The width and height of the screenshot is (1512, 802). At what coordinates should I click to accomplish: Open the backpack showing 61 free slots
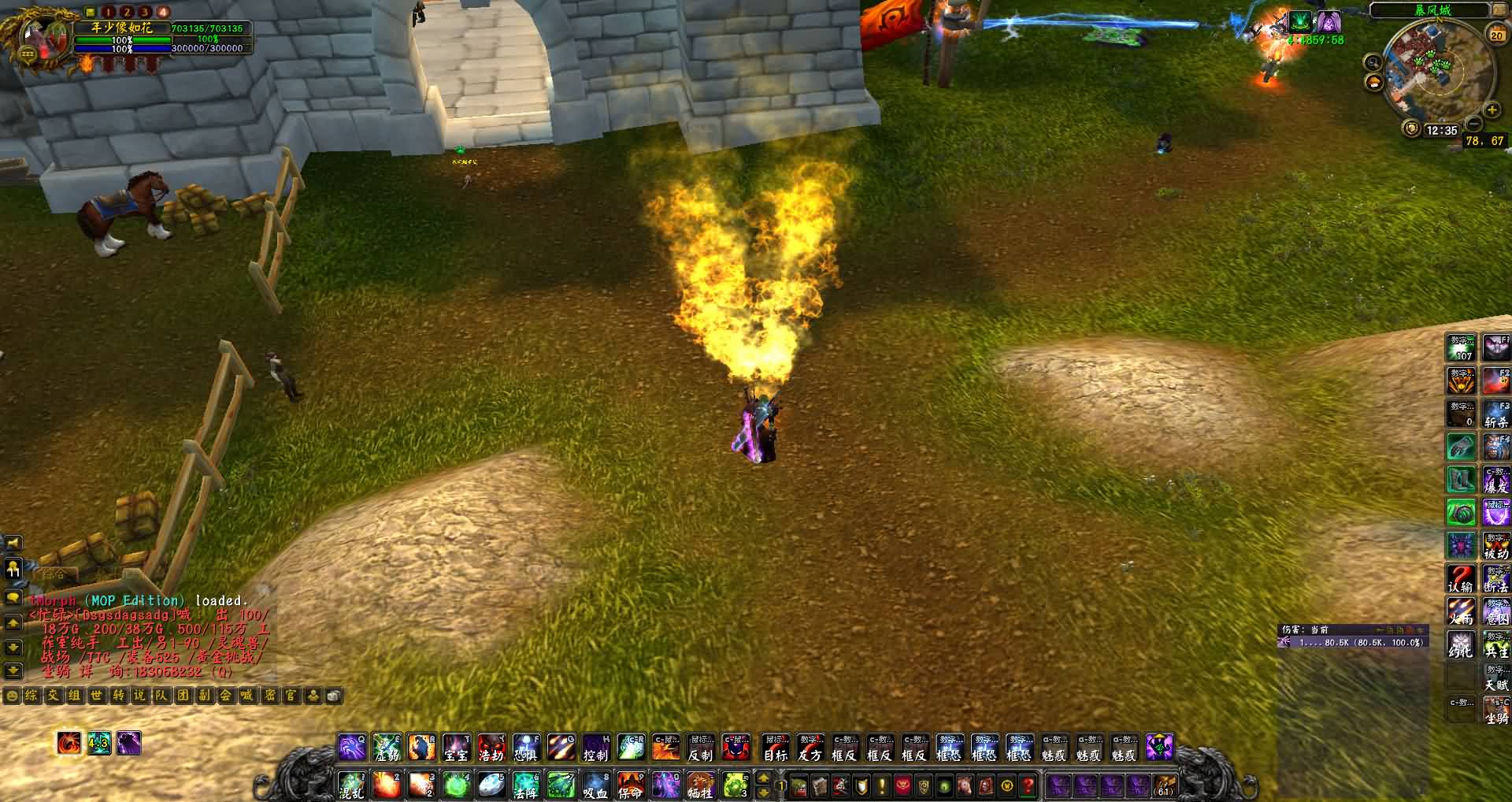(1164, 785)
